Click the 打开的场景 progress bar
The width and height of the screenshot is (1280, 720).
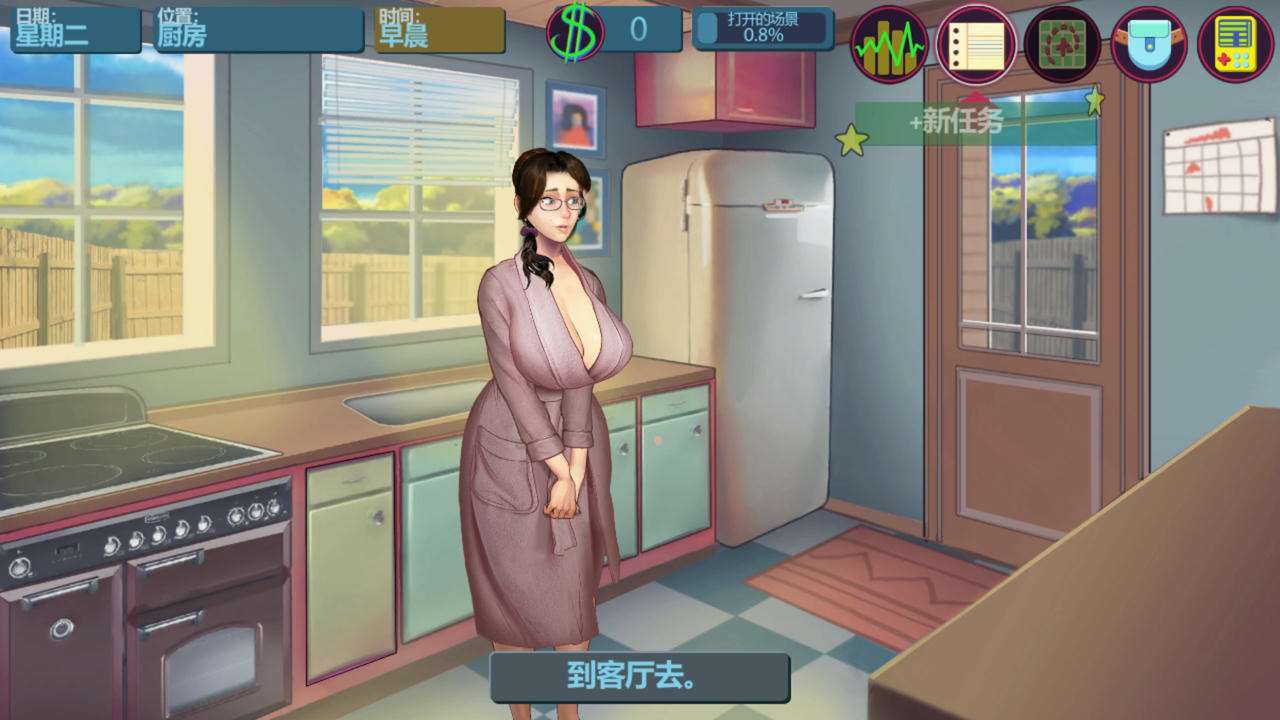tap(764, 30)
